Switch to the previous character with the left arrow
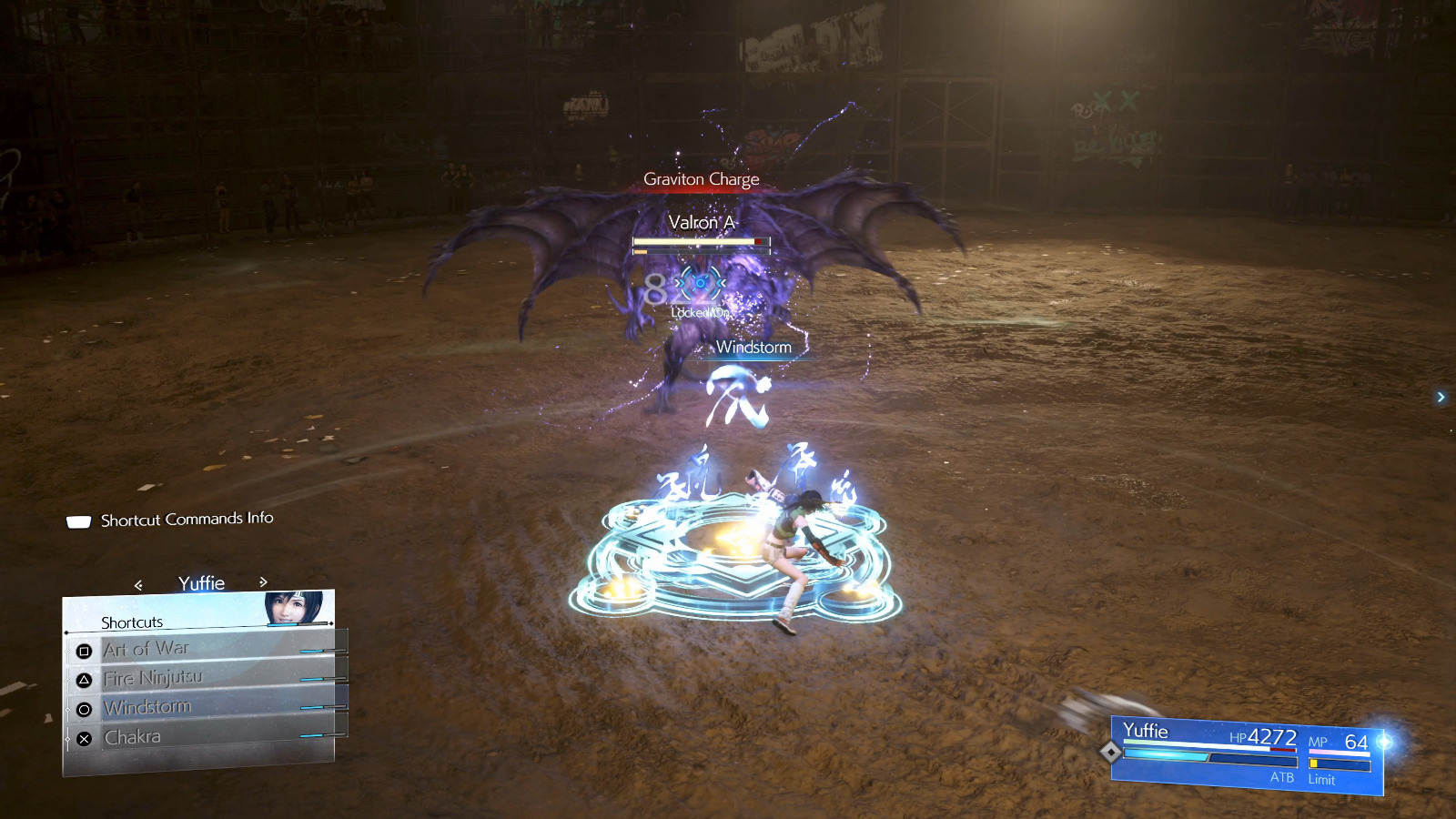The width and height of the screenshot is (1456, 819). pyautogui.click(x=138, y=585)
